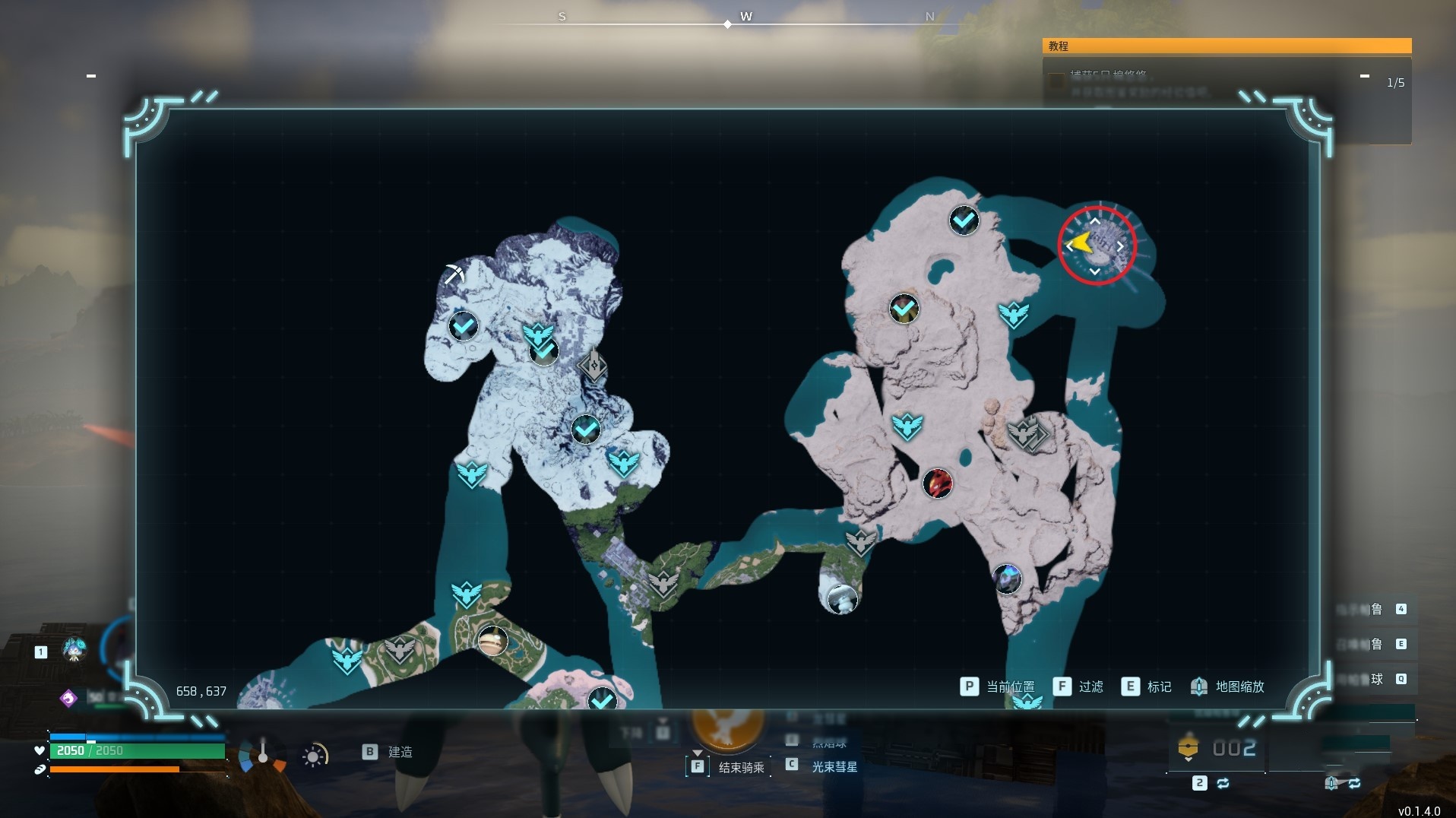The height and width of the screenshot is (818, 1456).
Task: Choose the white fluffy creature boss icon
Action: (842, 599)
